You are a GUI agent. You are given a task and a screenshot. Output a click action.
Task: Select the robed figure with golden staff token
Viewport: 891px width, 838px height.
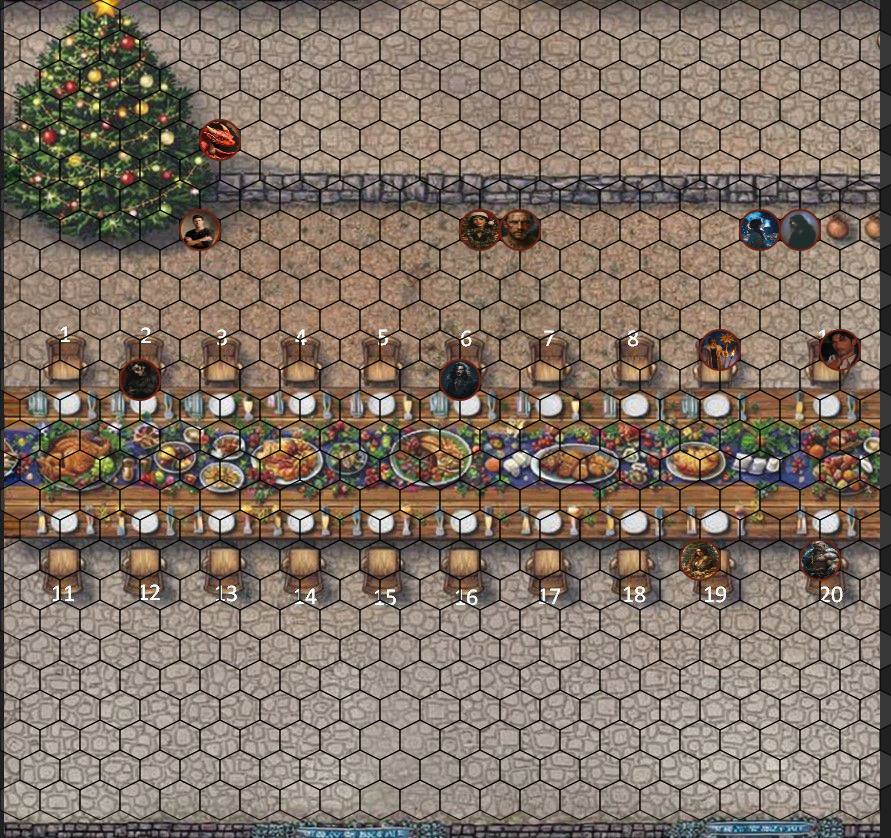point(719,349)
